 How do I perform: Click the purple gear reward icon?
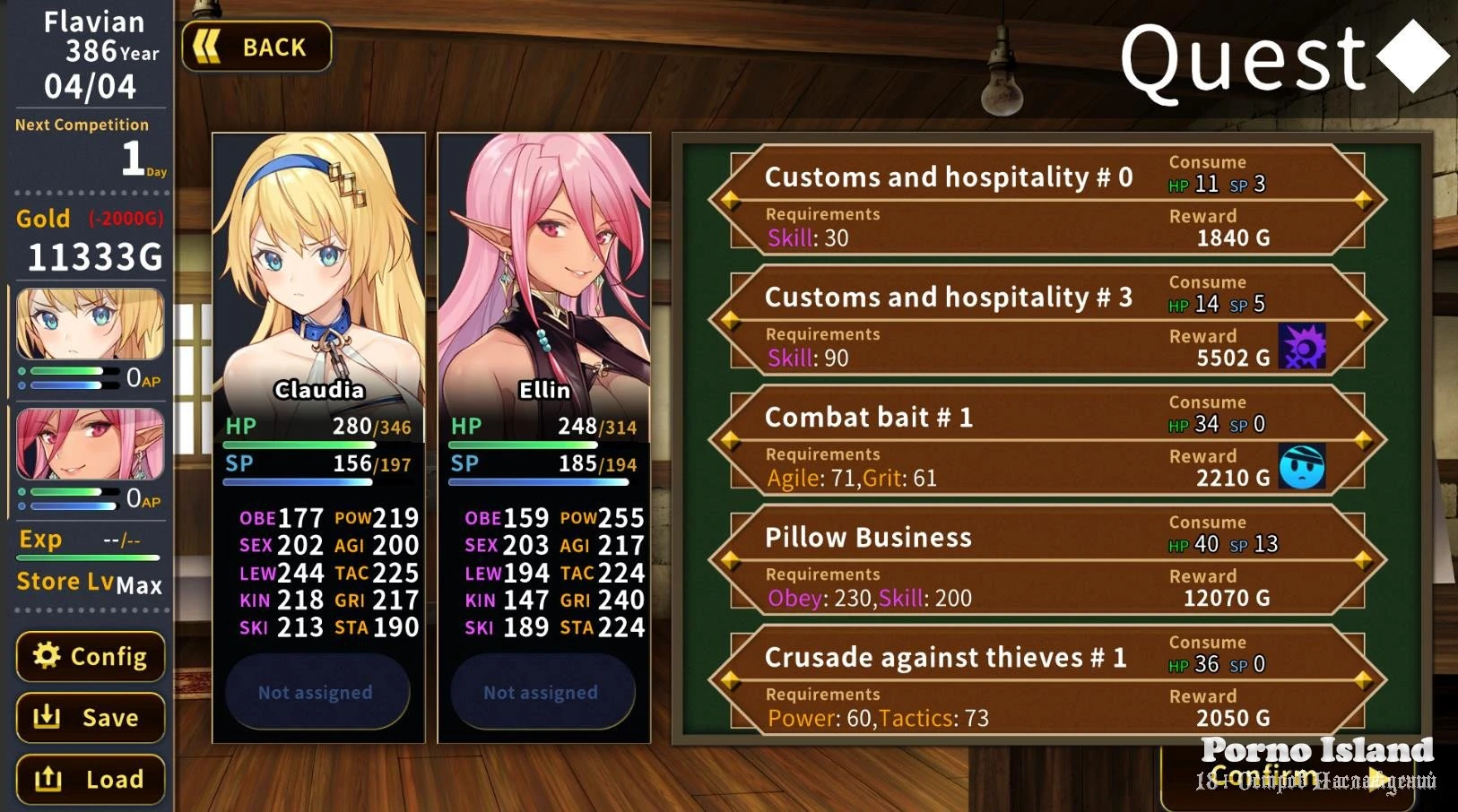click(x=1302, y=347)
